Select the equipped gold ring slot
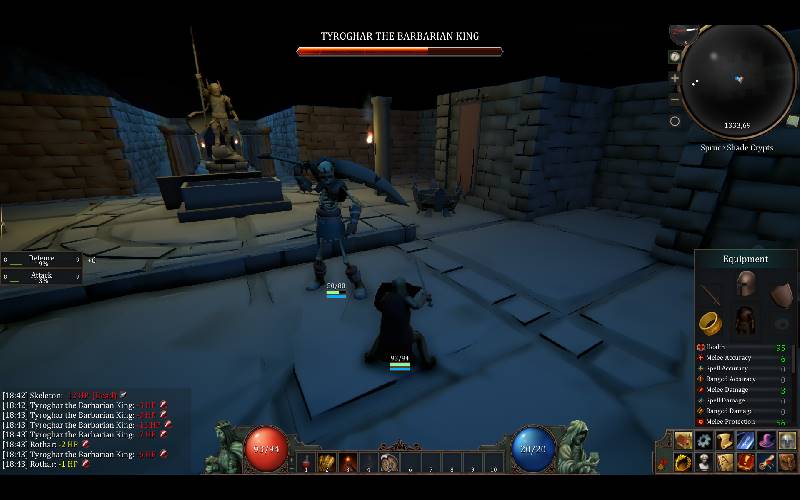This screenshot has height=500, width=800. pyautogui.click(x=709, y=322)
